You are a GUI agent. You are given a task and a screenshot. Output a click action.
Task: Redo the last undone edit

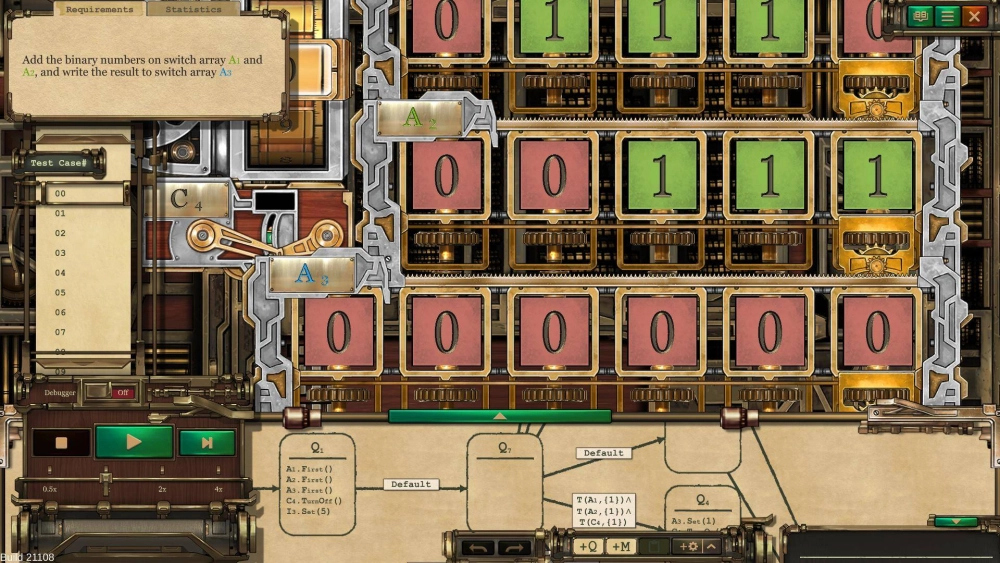514,547
